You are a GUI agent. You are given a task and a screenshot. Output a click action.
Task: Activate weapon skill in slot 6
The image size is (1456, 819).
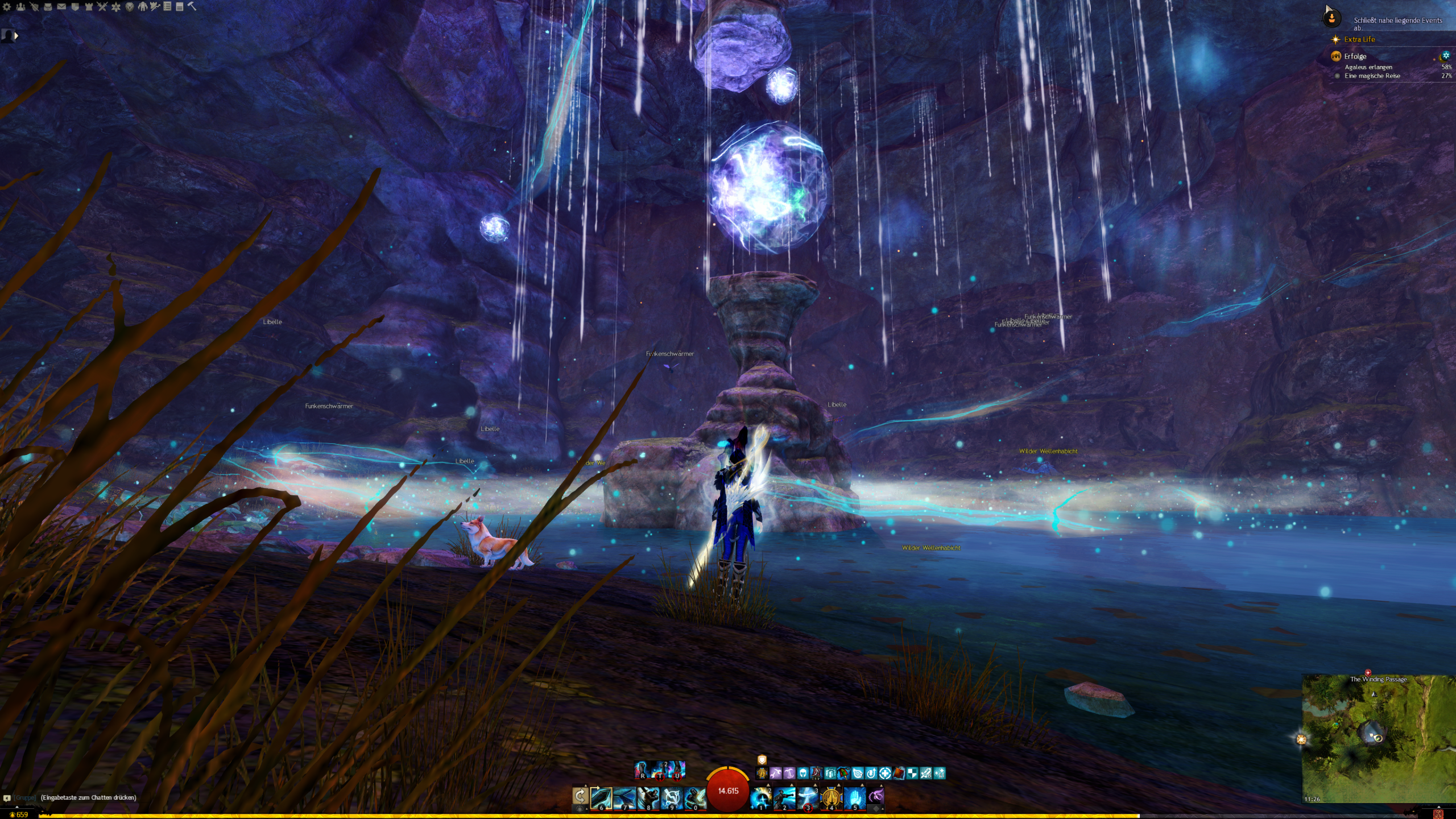click(601, 797)
